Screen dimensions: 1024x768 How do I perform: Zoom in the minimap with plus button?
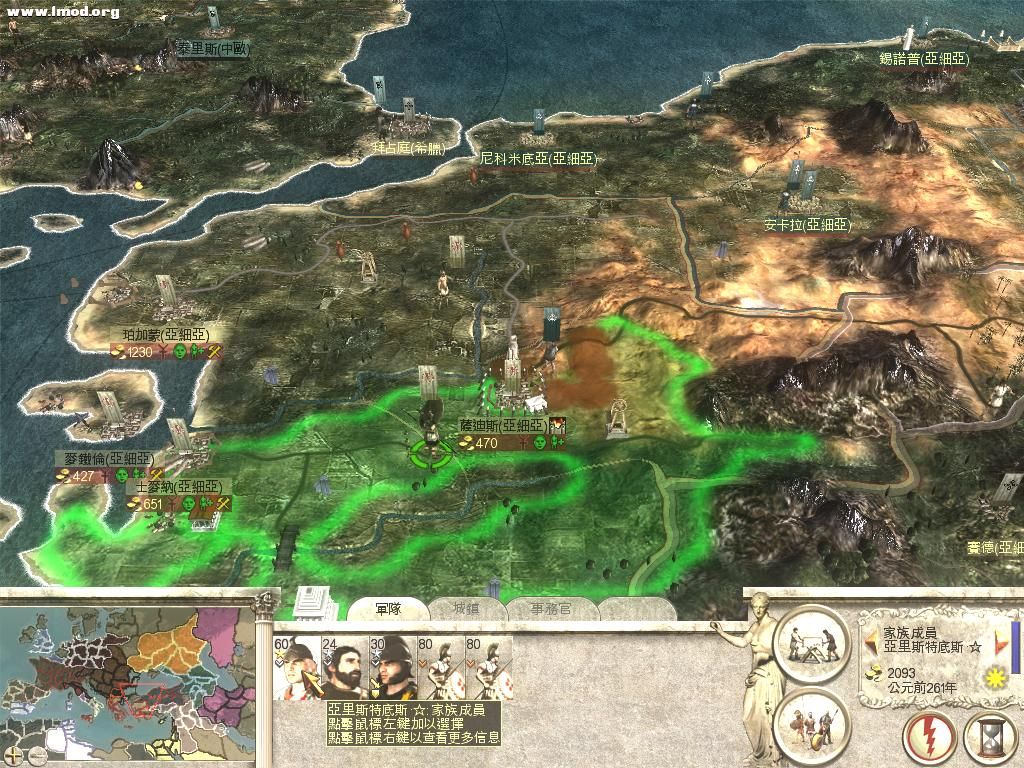[x=14, y=754]
